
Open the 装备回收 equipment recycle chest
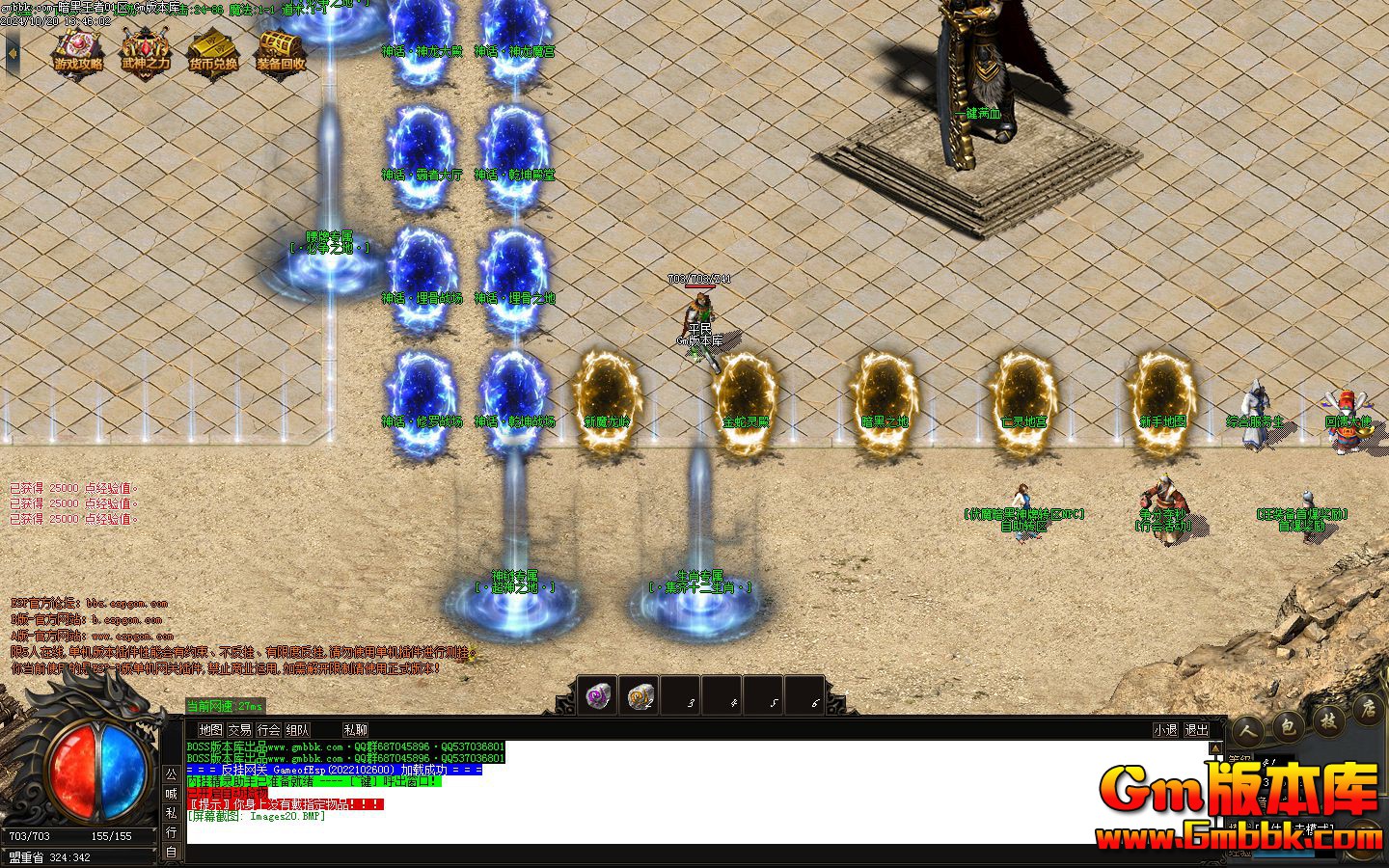pyautogui.click(x=281, y=51)
